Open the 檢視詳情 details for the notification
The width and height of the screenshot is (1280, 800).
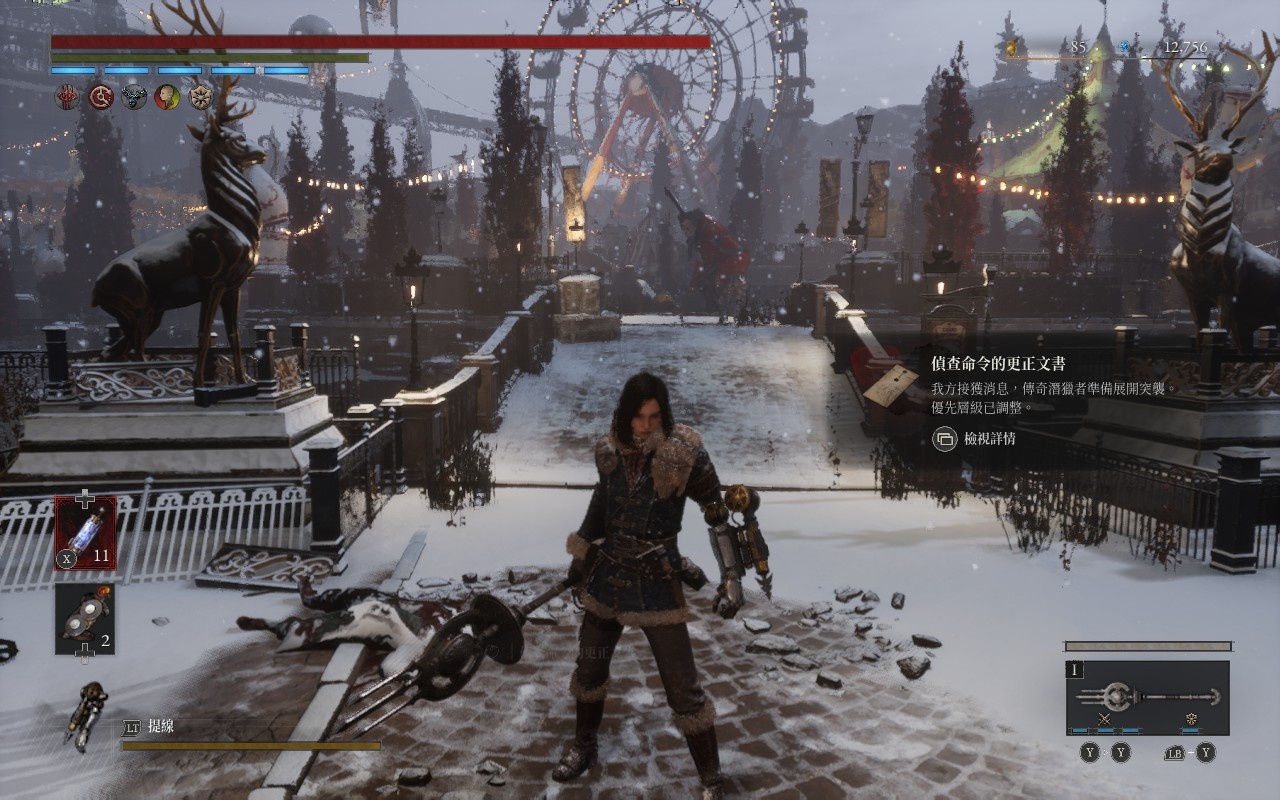(x=975, y=438)
